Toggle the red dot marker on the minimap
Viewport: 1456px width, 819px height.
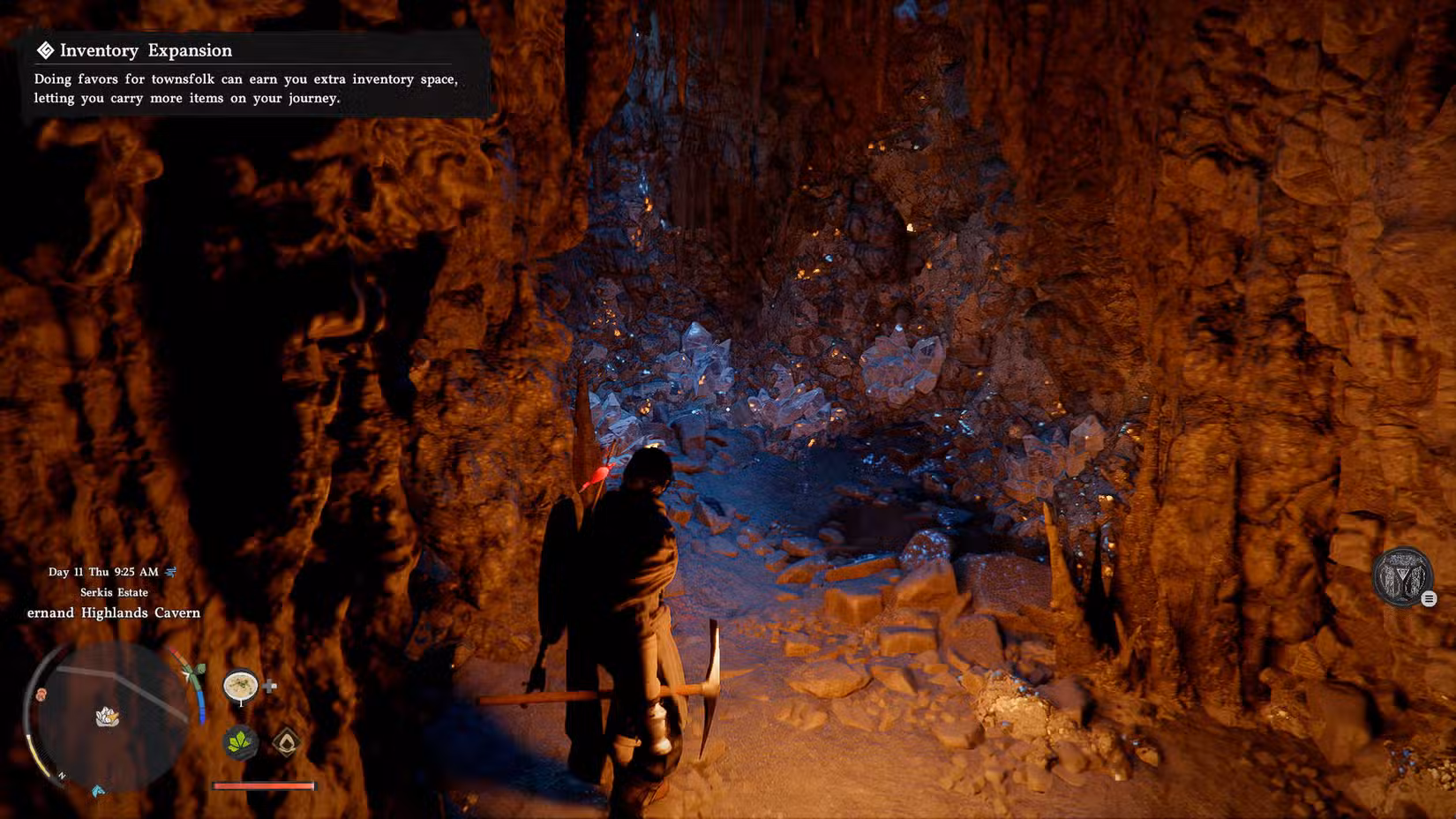[x=41, y=694]
